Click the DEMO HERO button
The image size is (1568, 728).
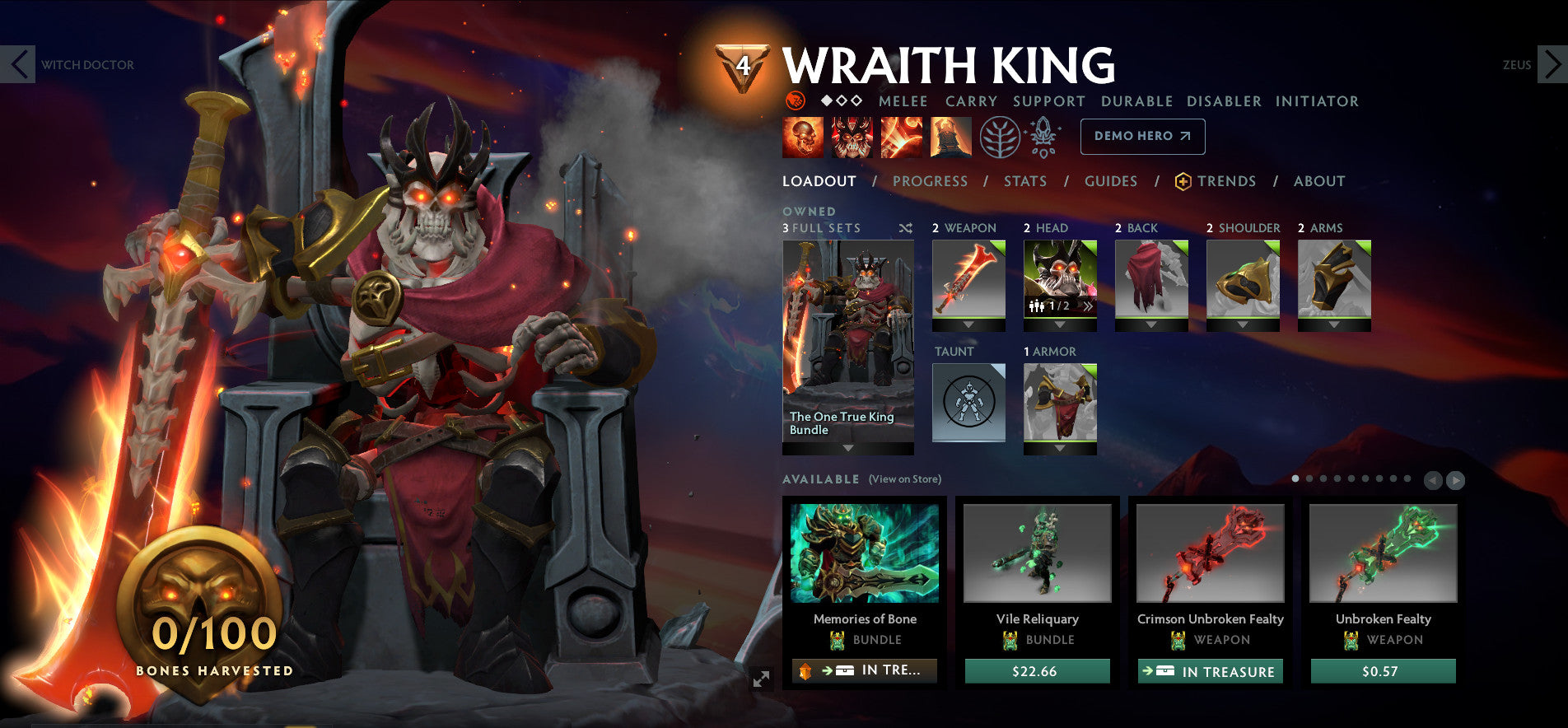[x=1141, y=137]
